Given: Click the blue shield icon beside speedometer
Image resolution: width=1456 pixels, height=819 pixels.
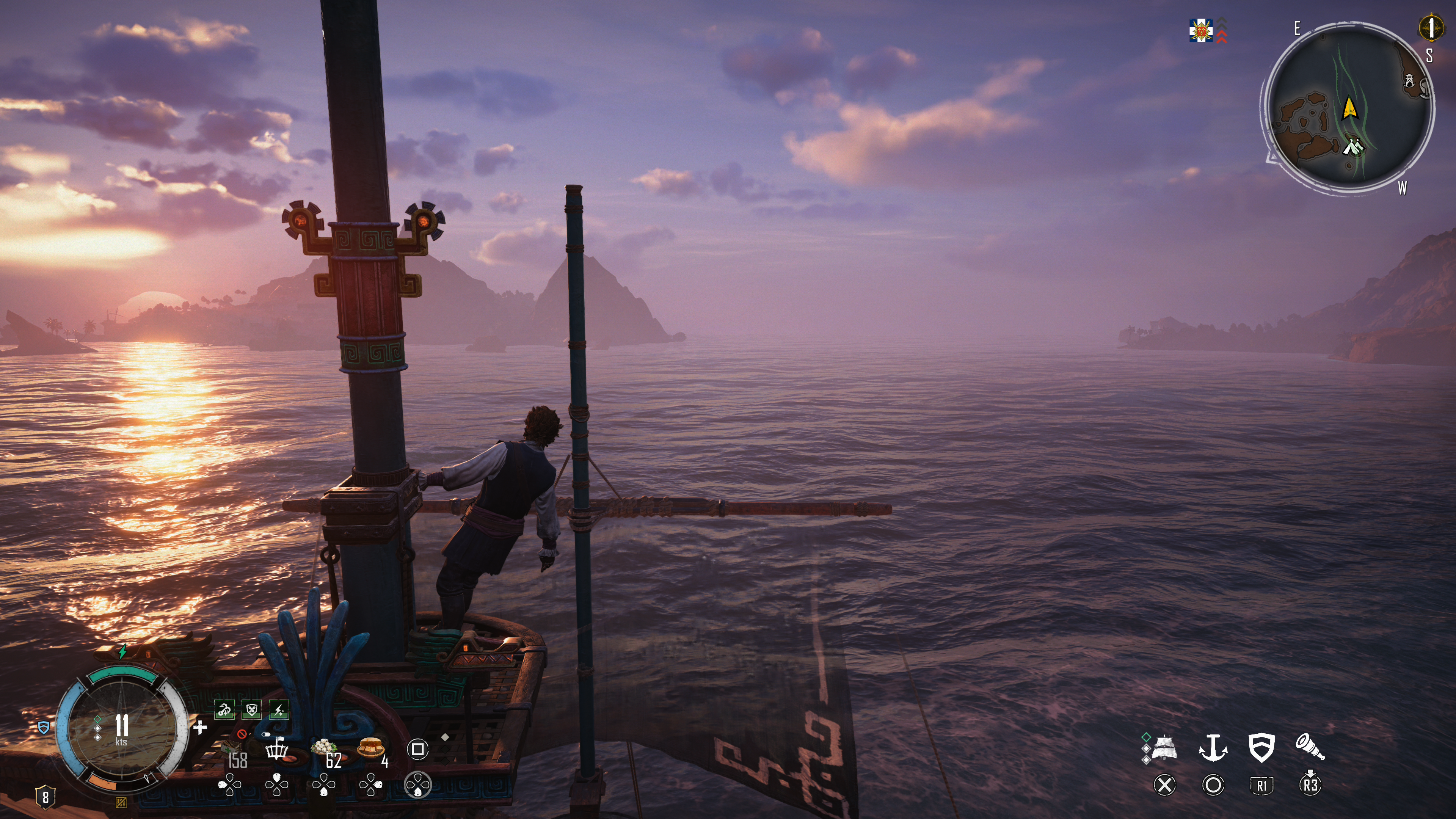Looking at the screenshot, I should pyautogui.click(x=44, y=728).
